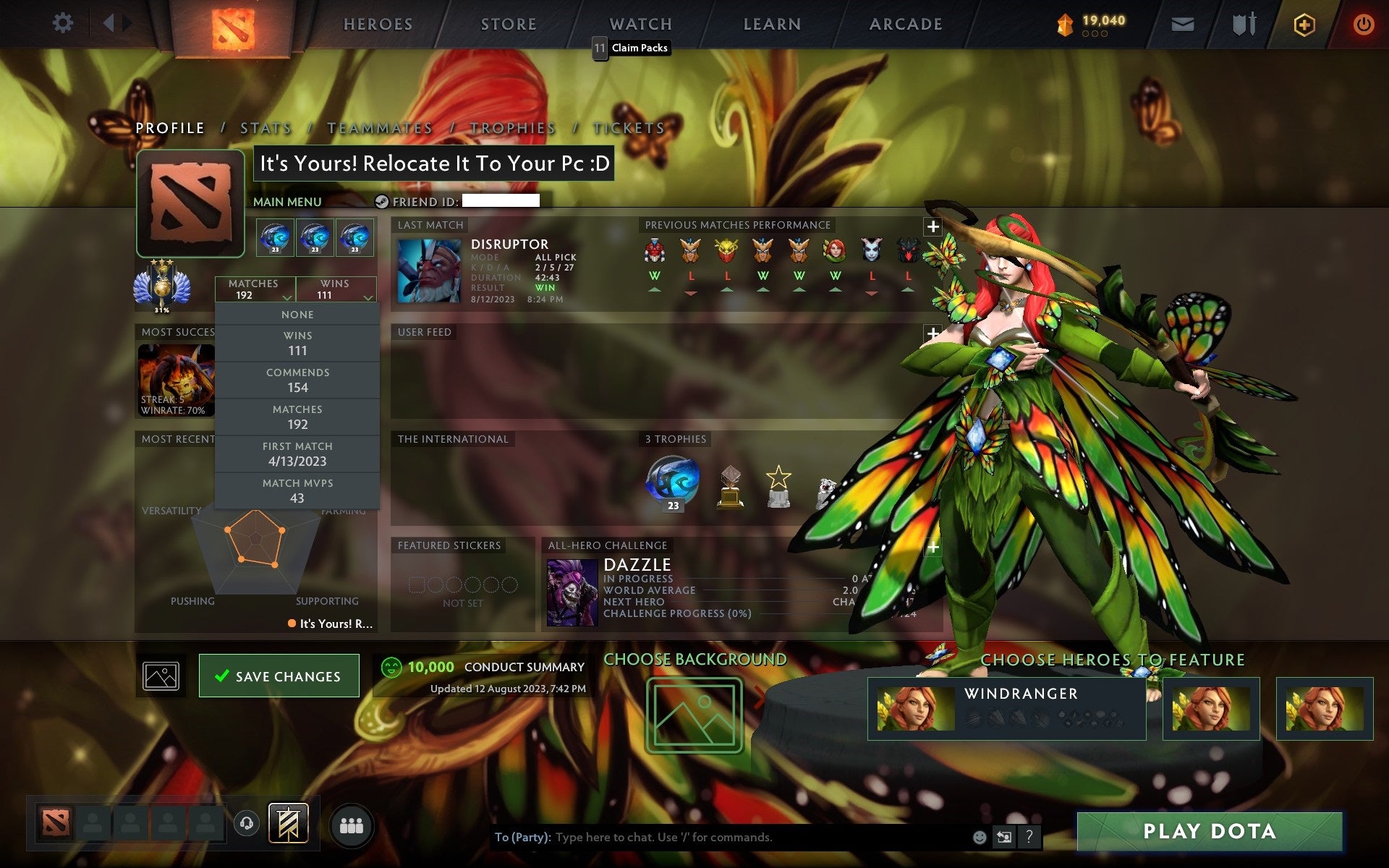Image resolution: width=1389 pixels, height=868 pixels.
Task: Open the settings gear menu
Action: (x=64, y=23)
